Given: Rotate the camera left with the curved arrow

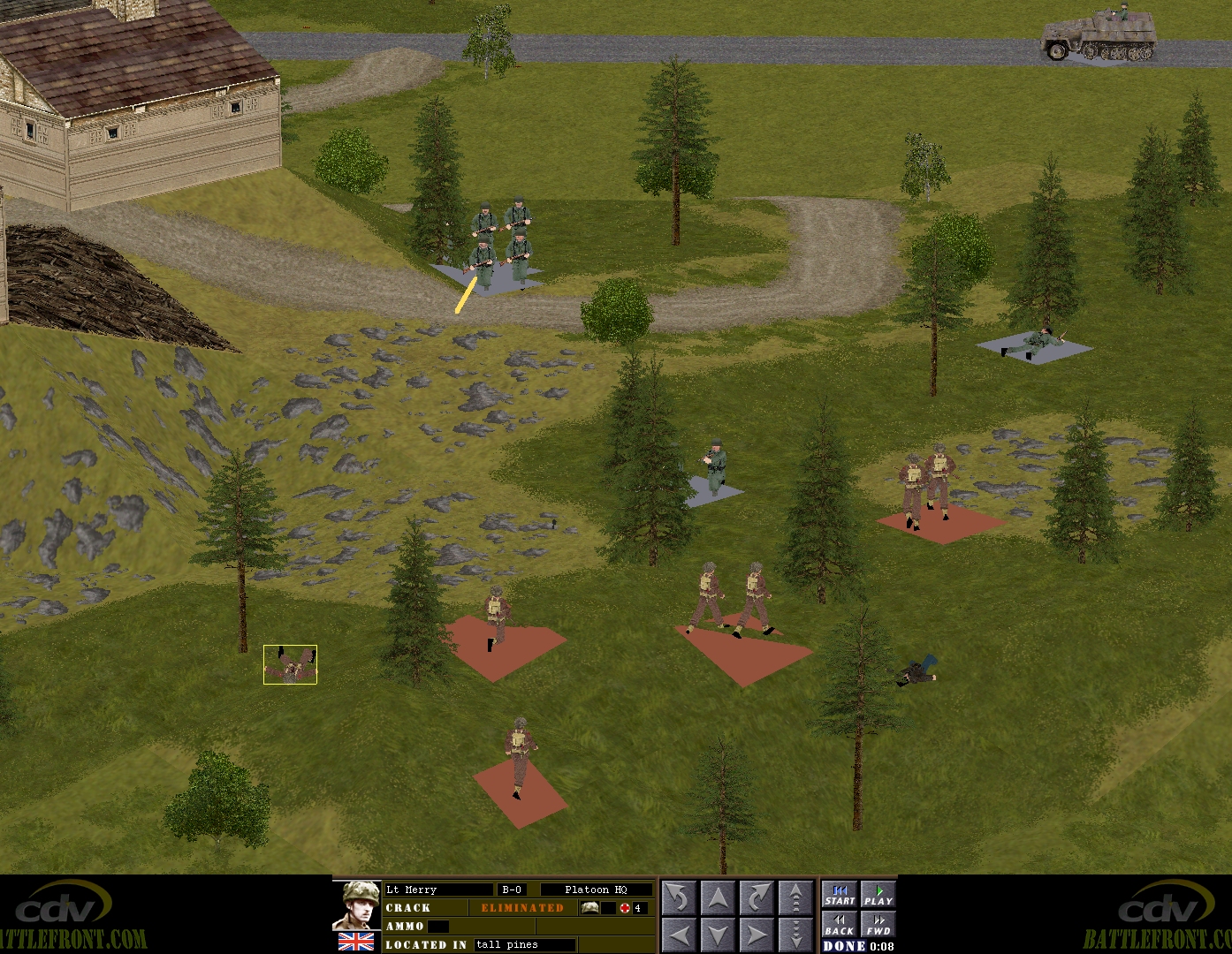Looking at the screenshot, I should pyautogui.click(x=679, y=898).
